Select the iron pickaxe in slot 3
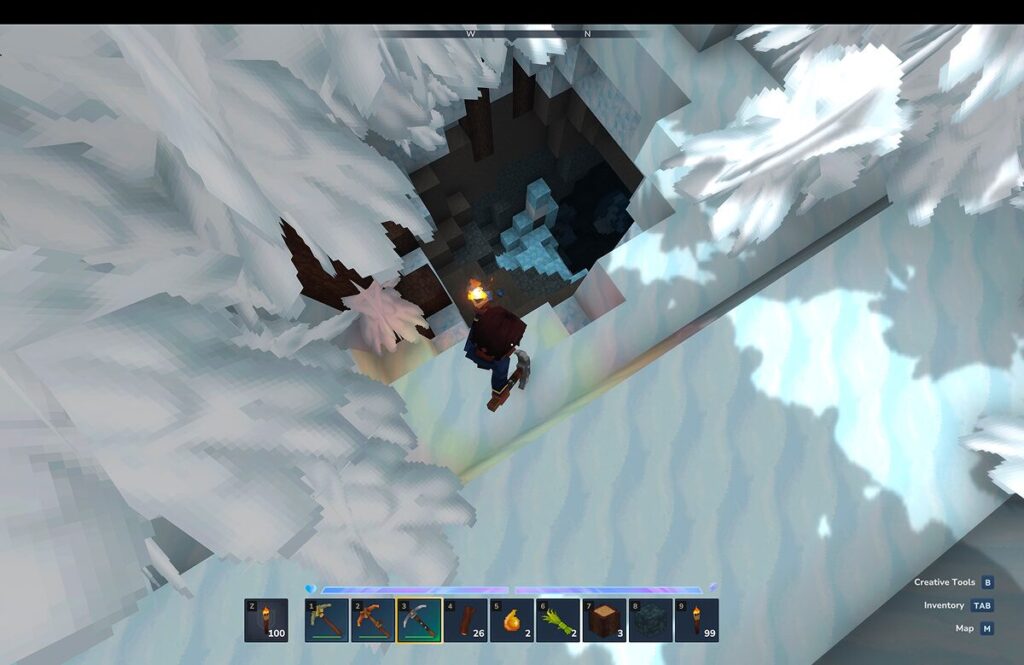The width and height of the screenshot is (1024, 665). click(419, 620)
